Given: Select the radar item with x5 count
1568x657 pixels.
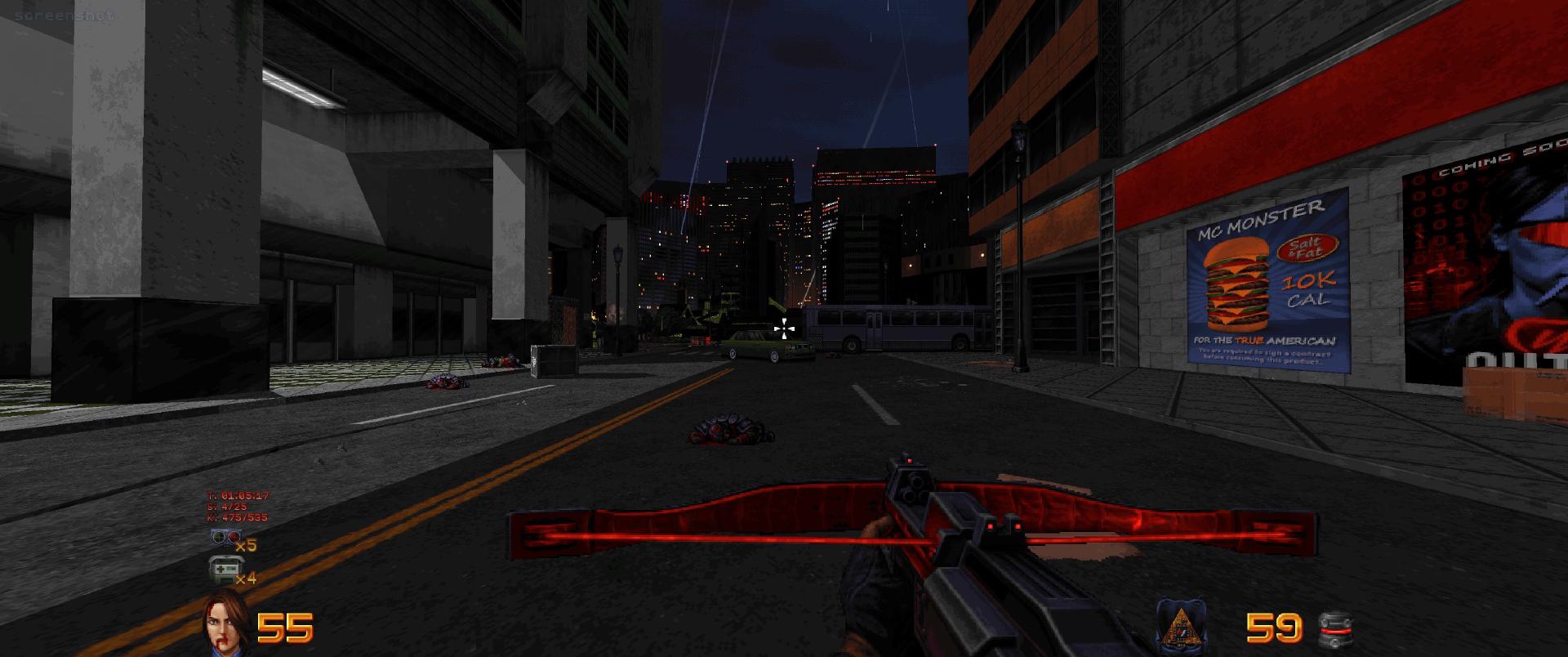Looking at the screenshot, I should point(221,539).
